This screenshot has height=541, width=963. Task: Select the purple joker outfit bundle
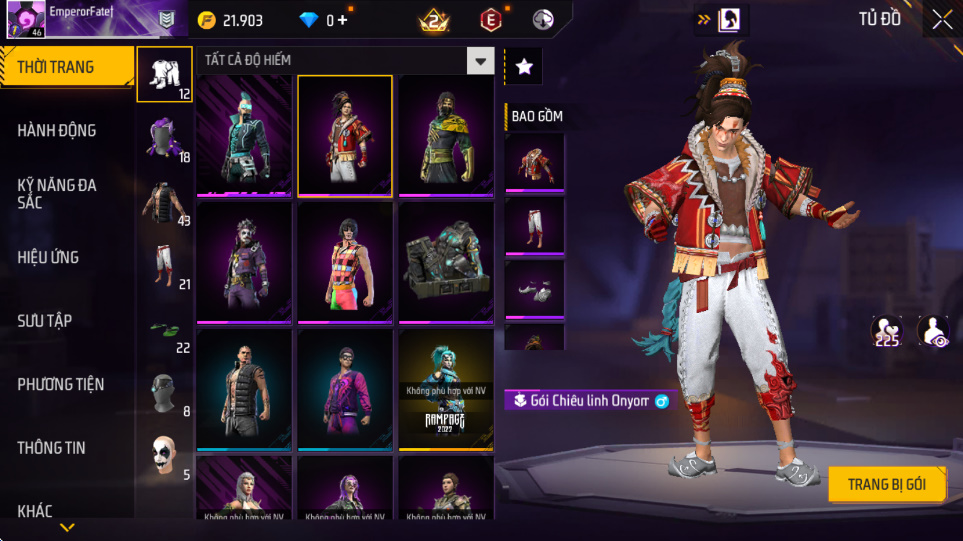[245, 263]
